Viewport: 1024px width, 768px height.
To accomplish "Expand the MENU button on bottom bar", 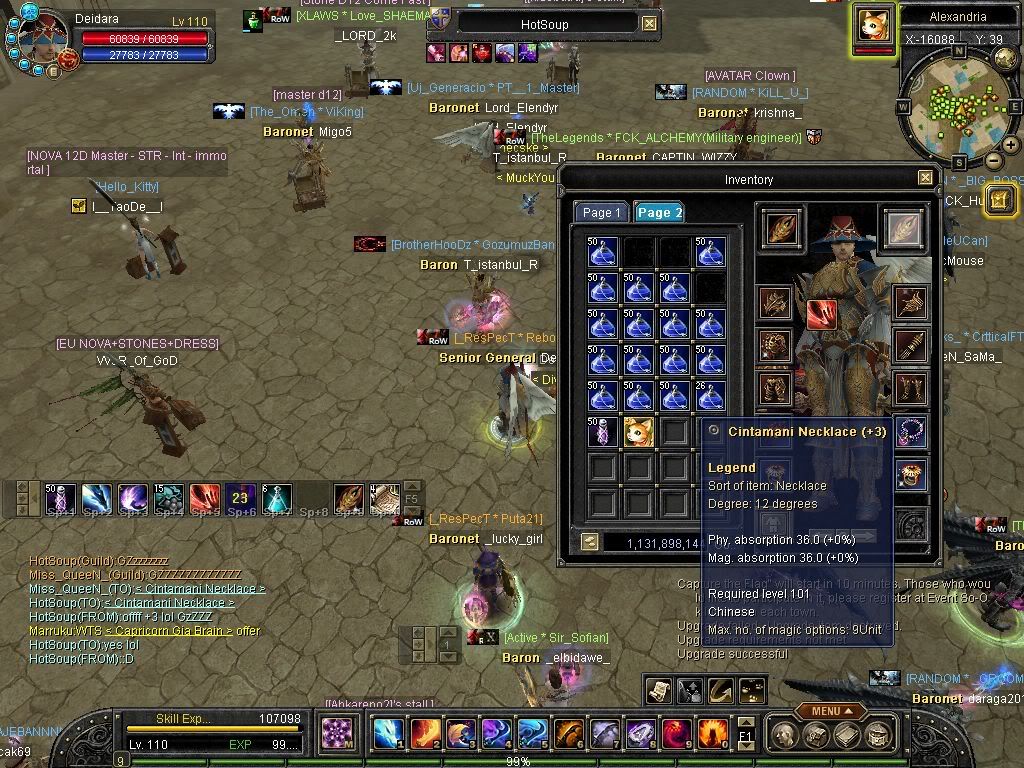I will tap(830, 711).
